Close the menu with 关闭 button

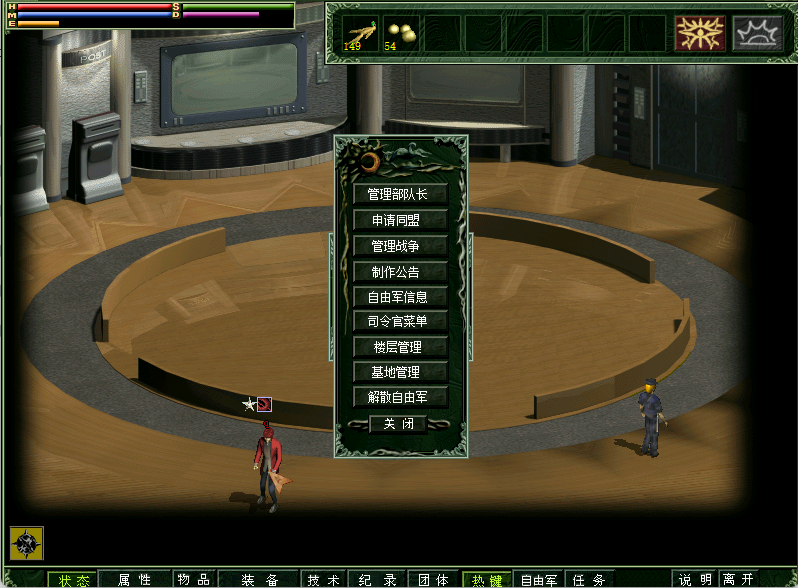point(398,424)
